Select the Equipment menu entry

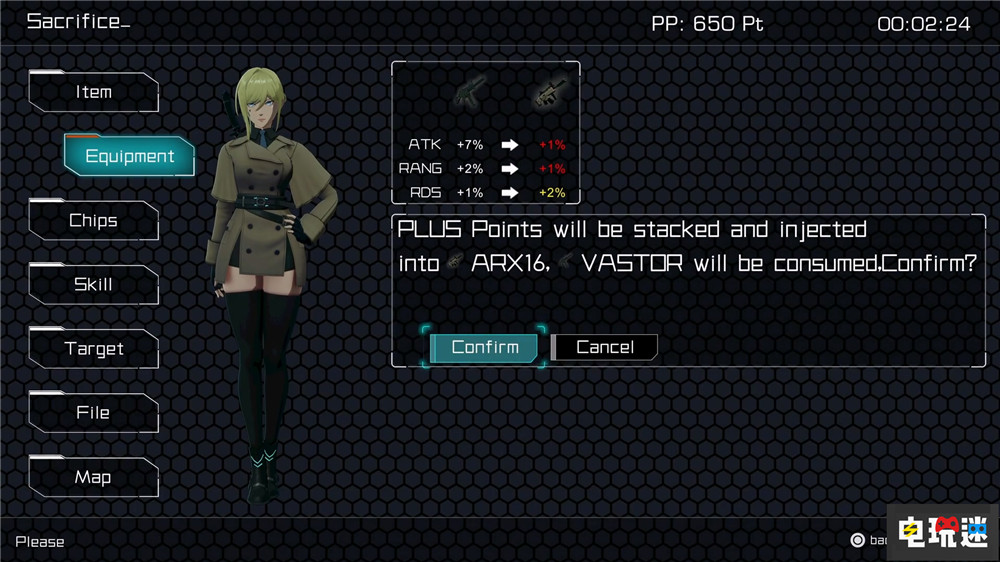[129, 156]
